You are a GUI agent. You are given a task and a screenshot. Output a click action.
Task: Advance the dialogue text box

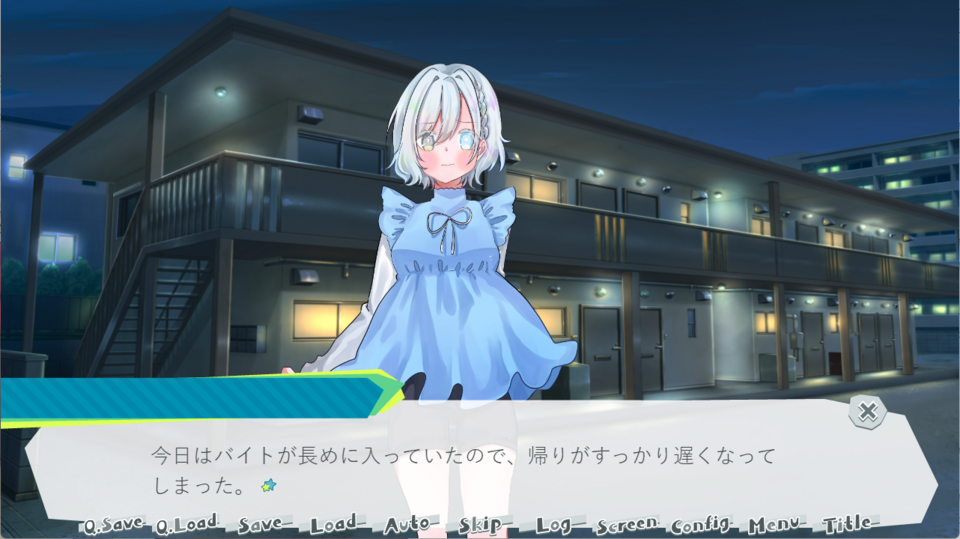[480, 466]
